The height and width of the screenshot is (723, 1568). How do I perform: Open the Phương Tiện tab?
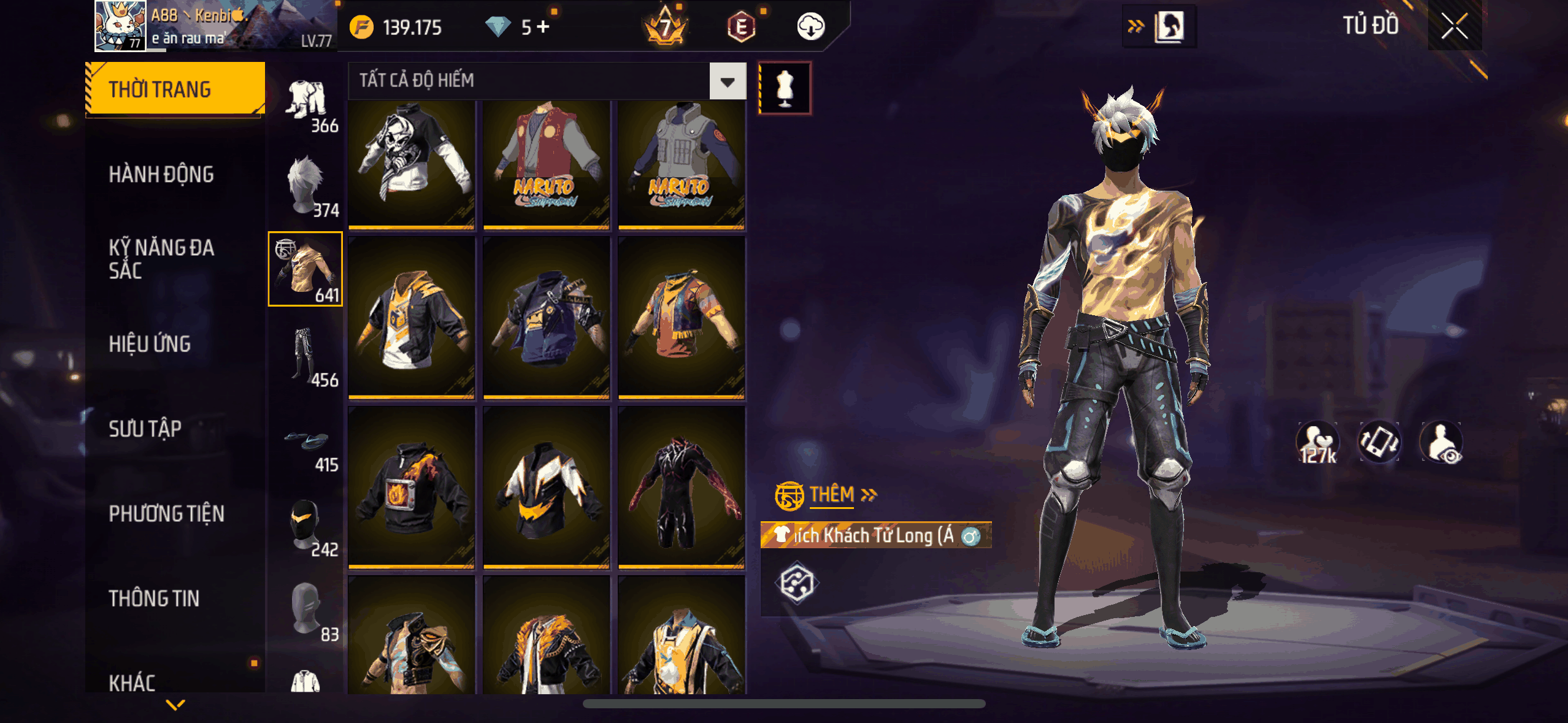(x=166, y=514)
